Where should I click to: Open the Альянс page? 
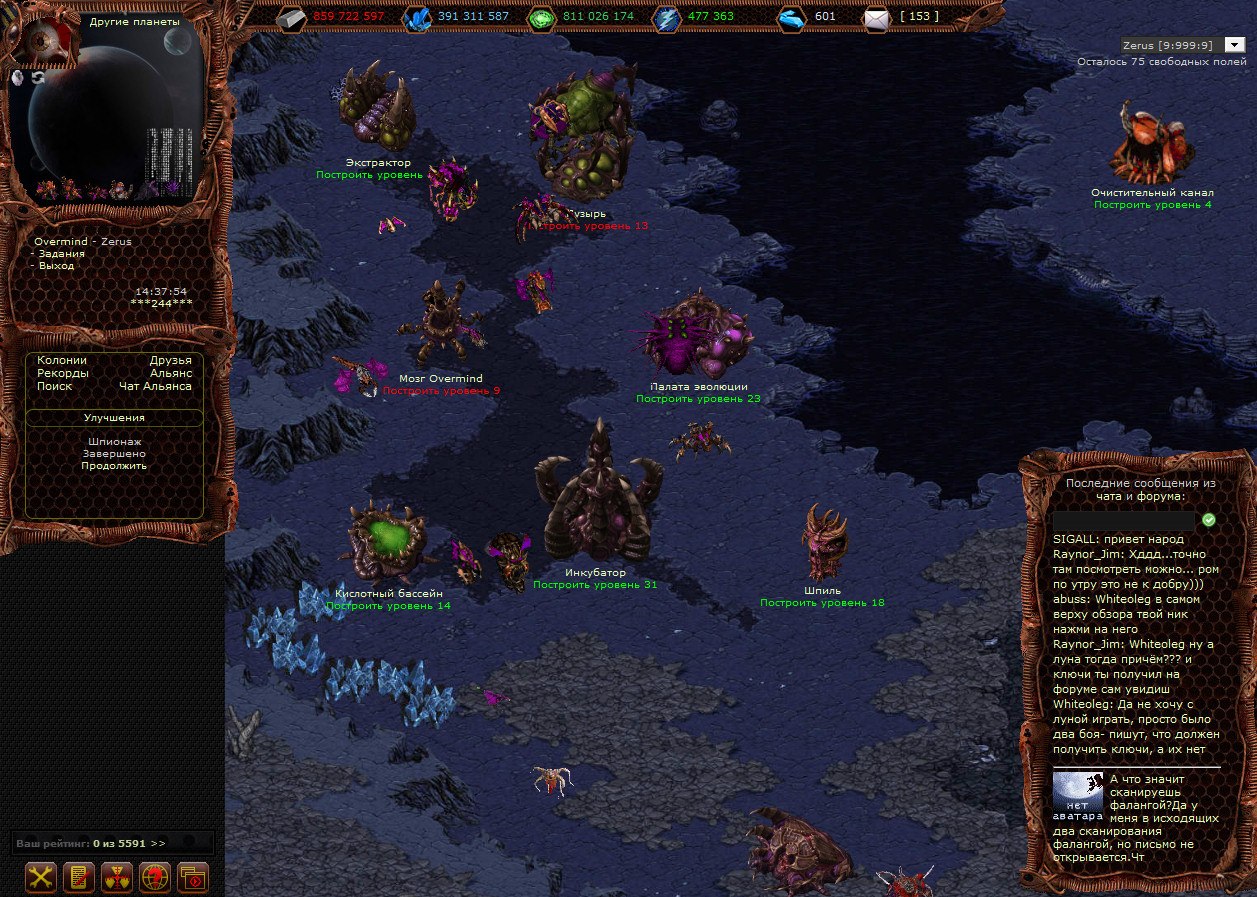coord(170,373)
